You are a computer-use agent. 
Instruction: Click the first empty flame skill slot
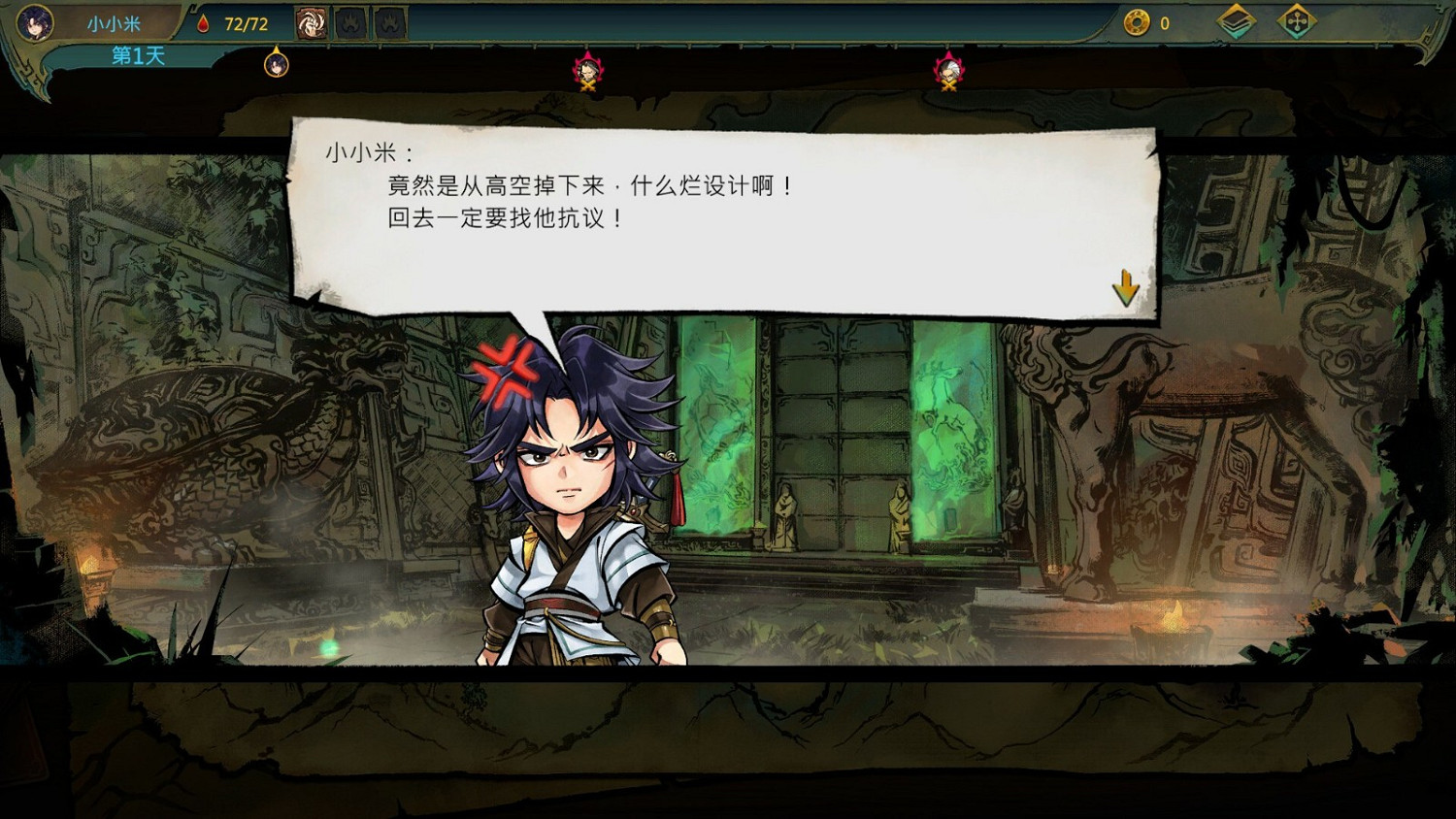pyautogui.click(x=351, y=21)
